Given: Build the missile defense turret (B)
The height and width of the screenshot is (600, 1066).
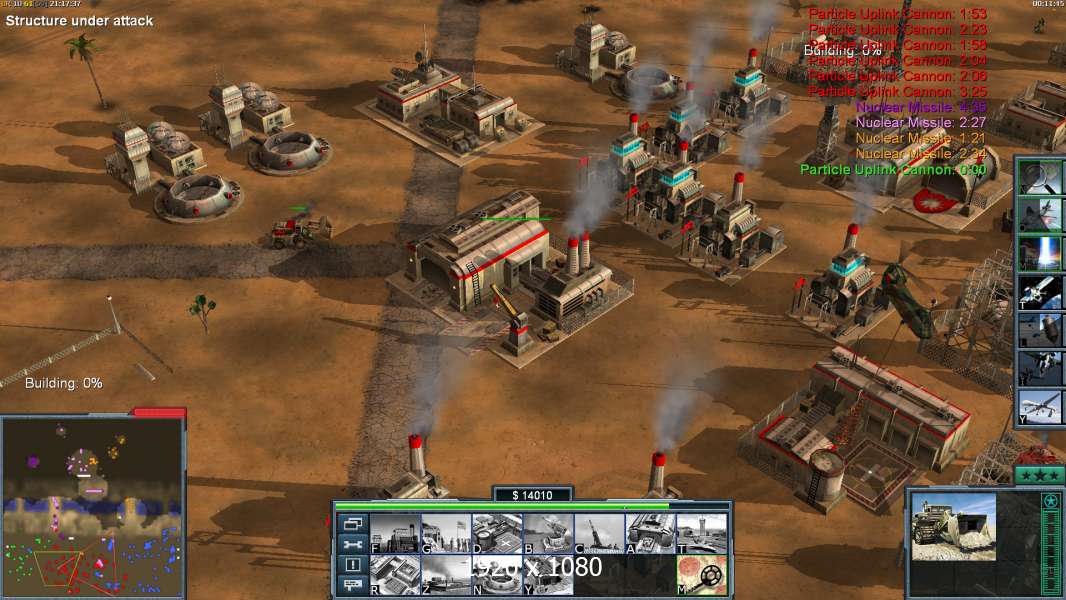Looking at the screenshot, I should coord(548,533).
